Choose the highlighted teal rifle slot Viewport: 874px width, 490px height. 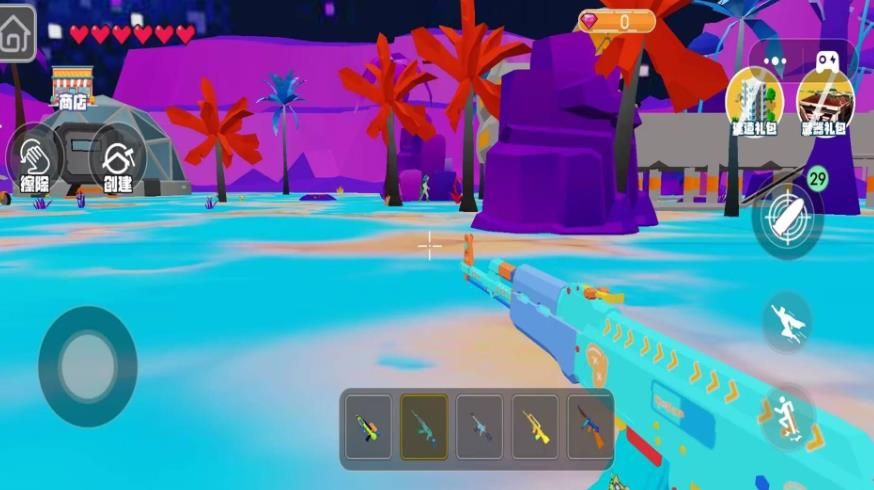[424, 427]
